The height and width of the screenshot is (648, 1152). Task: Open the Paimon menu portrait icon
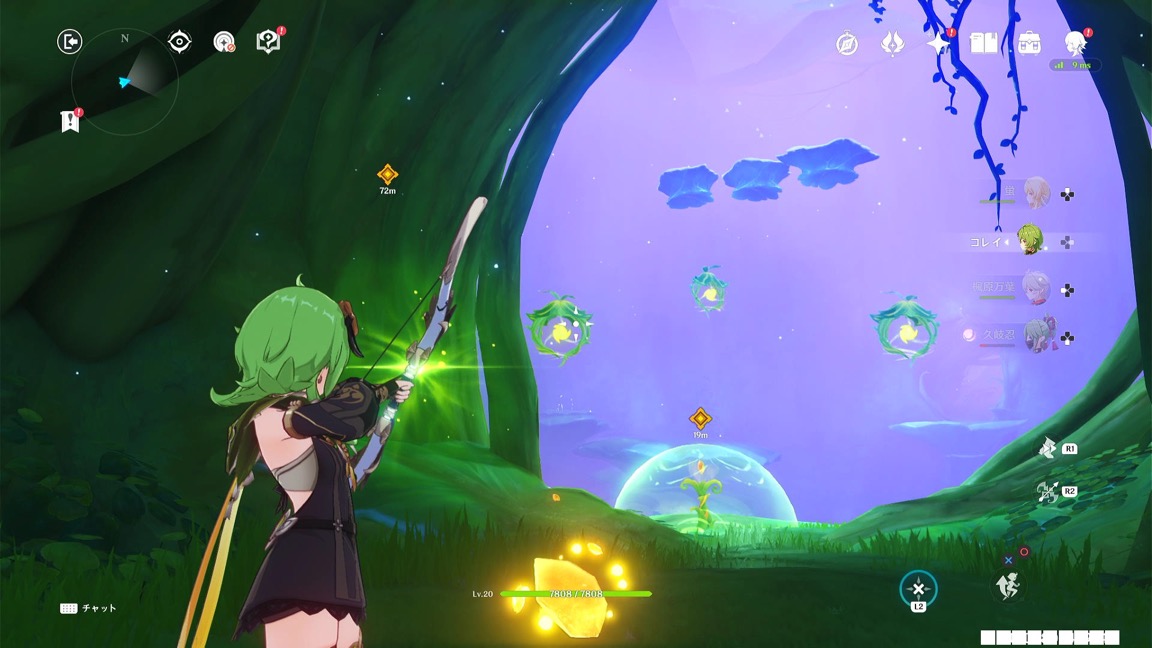coord(1075,43)
